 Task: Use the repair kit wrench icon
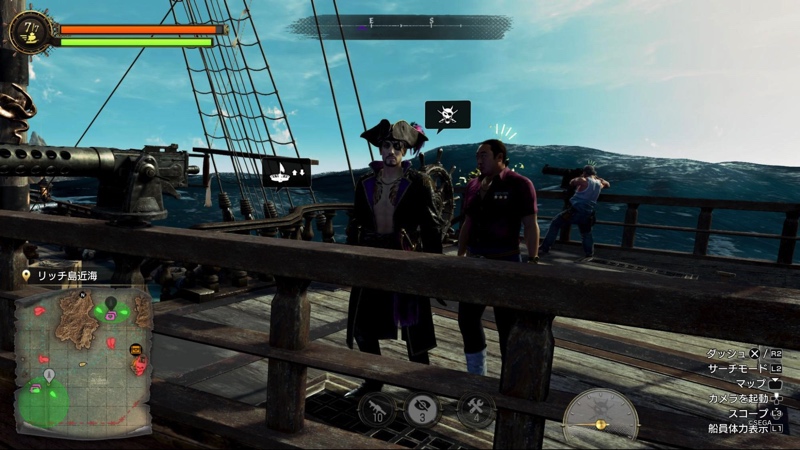475,409
